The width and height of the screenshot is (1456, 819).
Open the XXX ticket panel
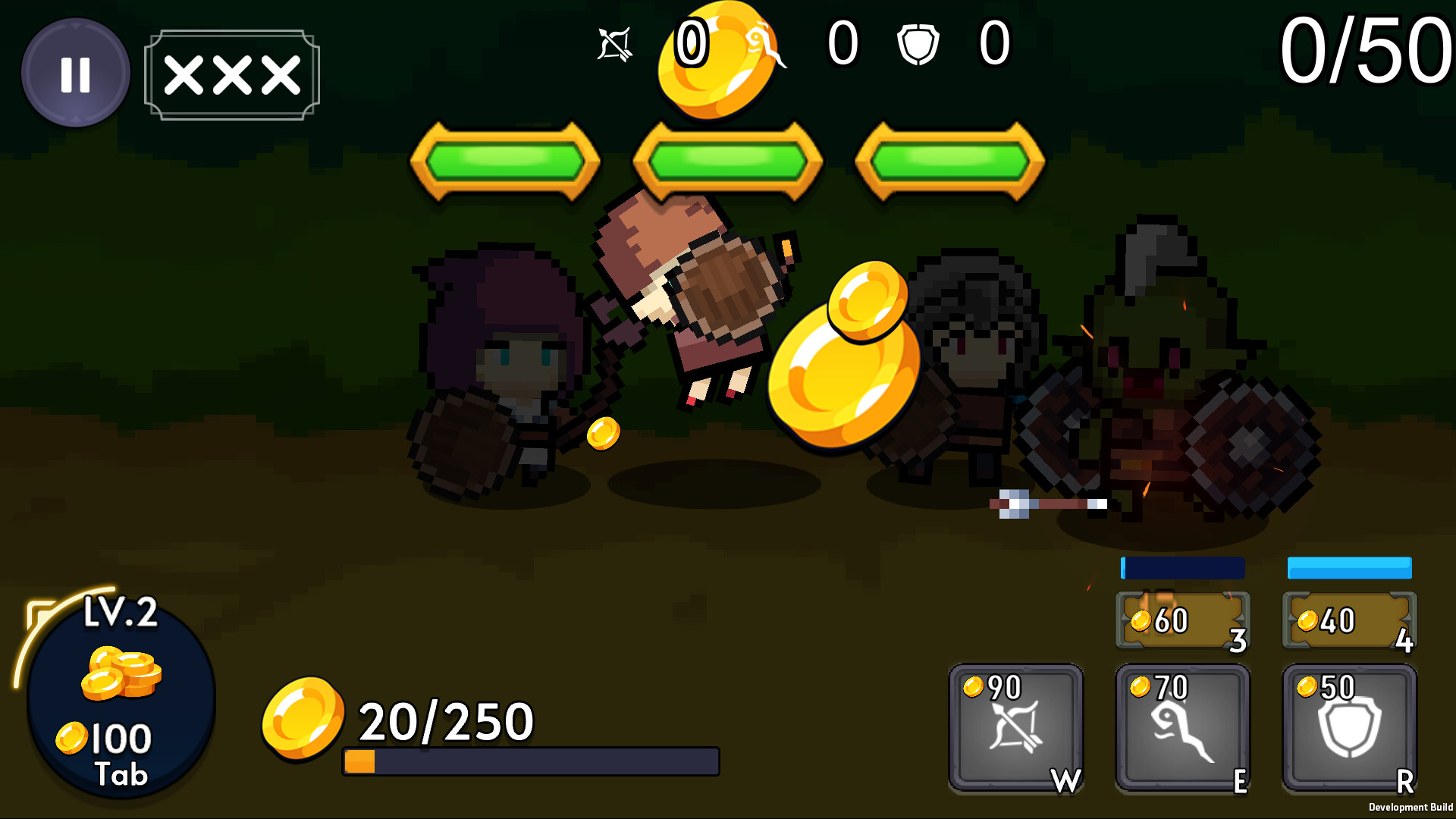click(x=230, y=73)
